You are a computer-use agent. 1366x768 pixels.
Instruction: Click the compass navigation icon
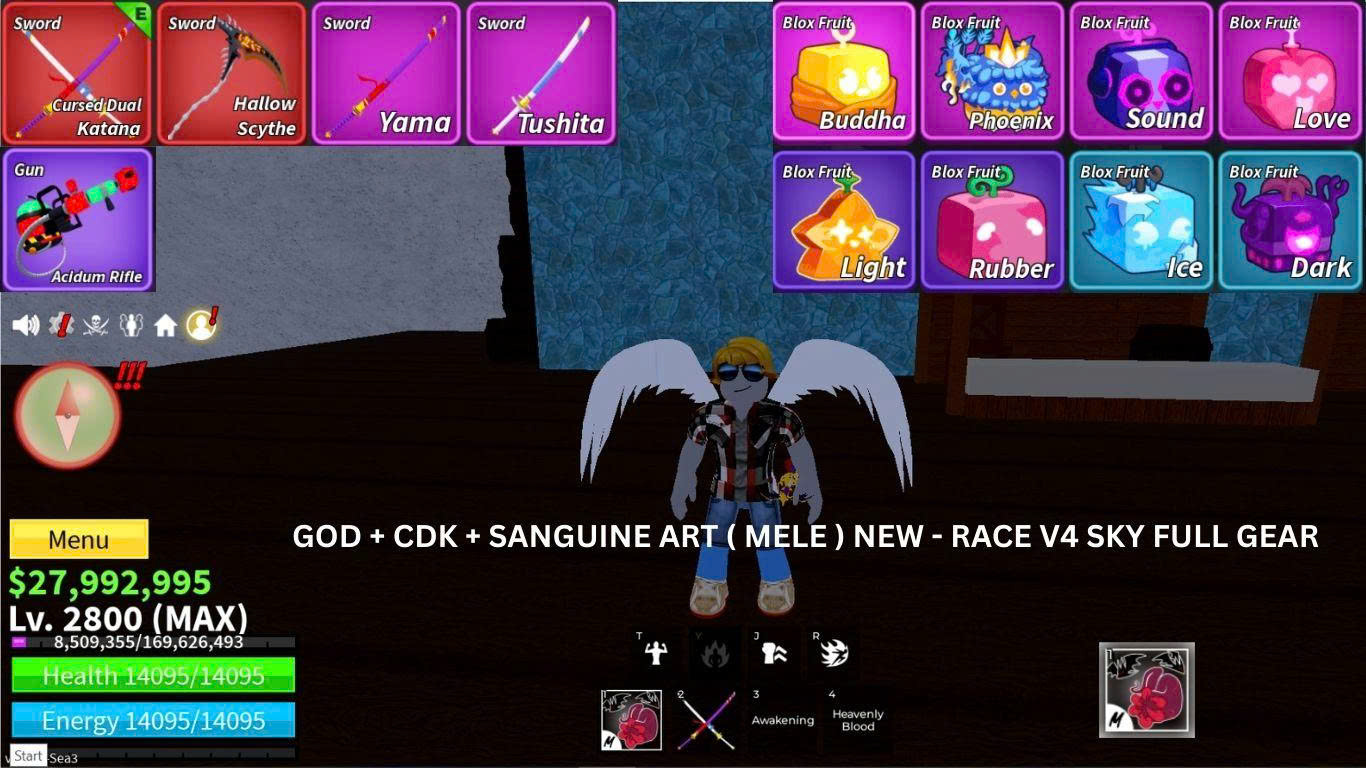point(66,413)
